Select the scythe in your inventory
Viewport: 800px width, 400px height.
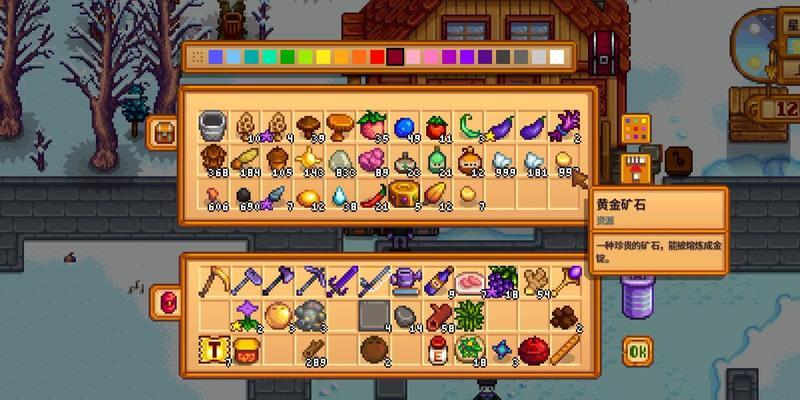click(x=212, y=282)
